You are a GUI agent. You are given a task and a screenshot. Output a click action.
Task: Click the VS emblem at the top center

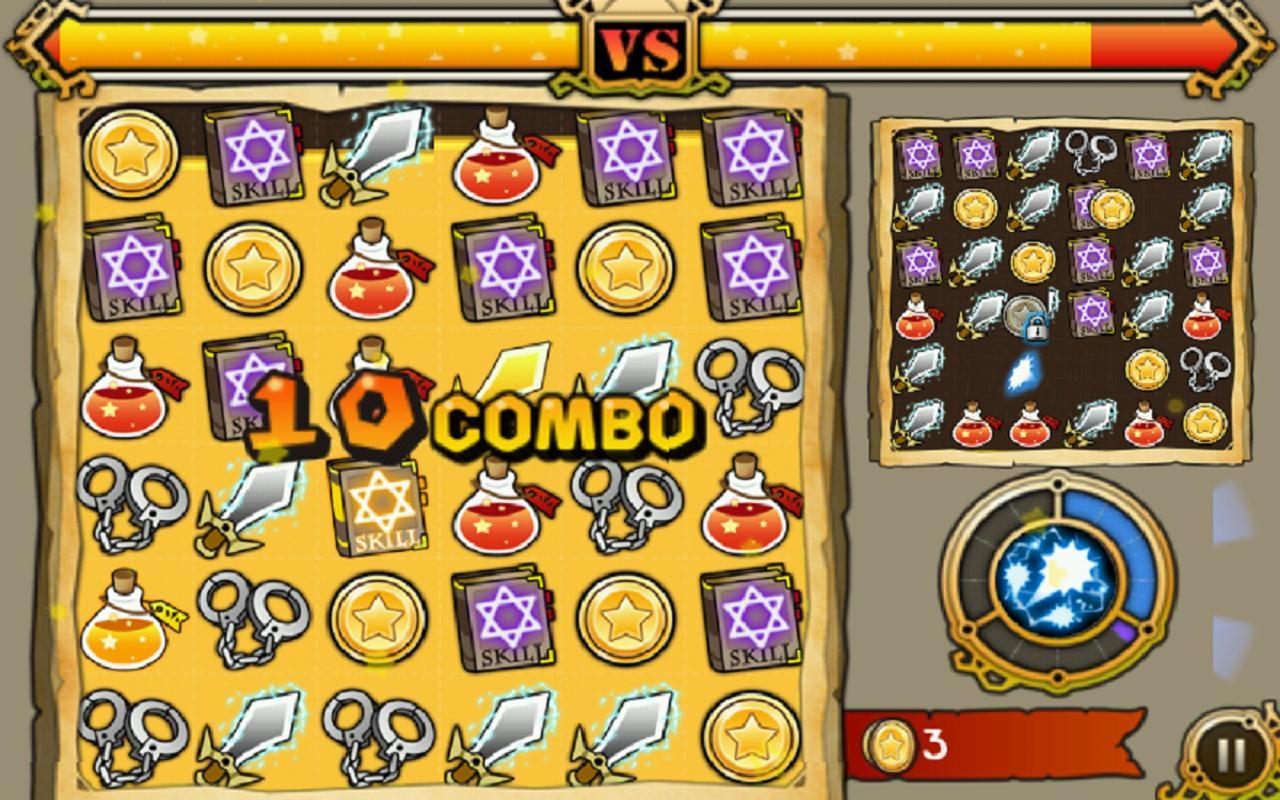(640, 45)
